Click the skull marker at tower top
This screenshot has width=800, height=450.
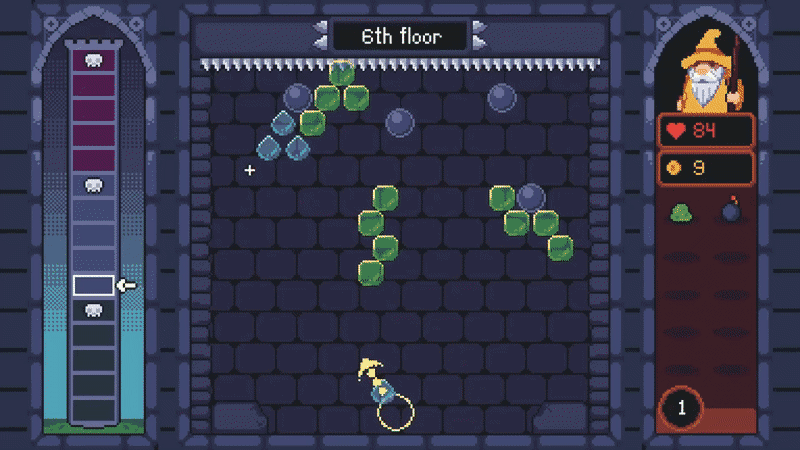[x=92, y=61]
